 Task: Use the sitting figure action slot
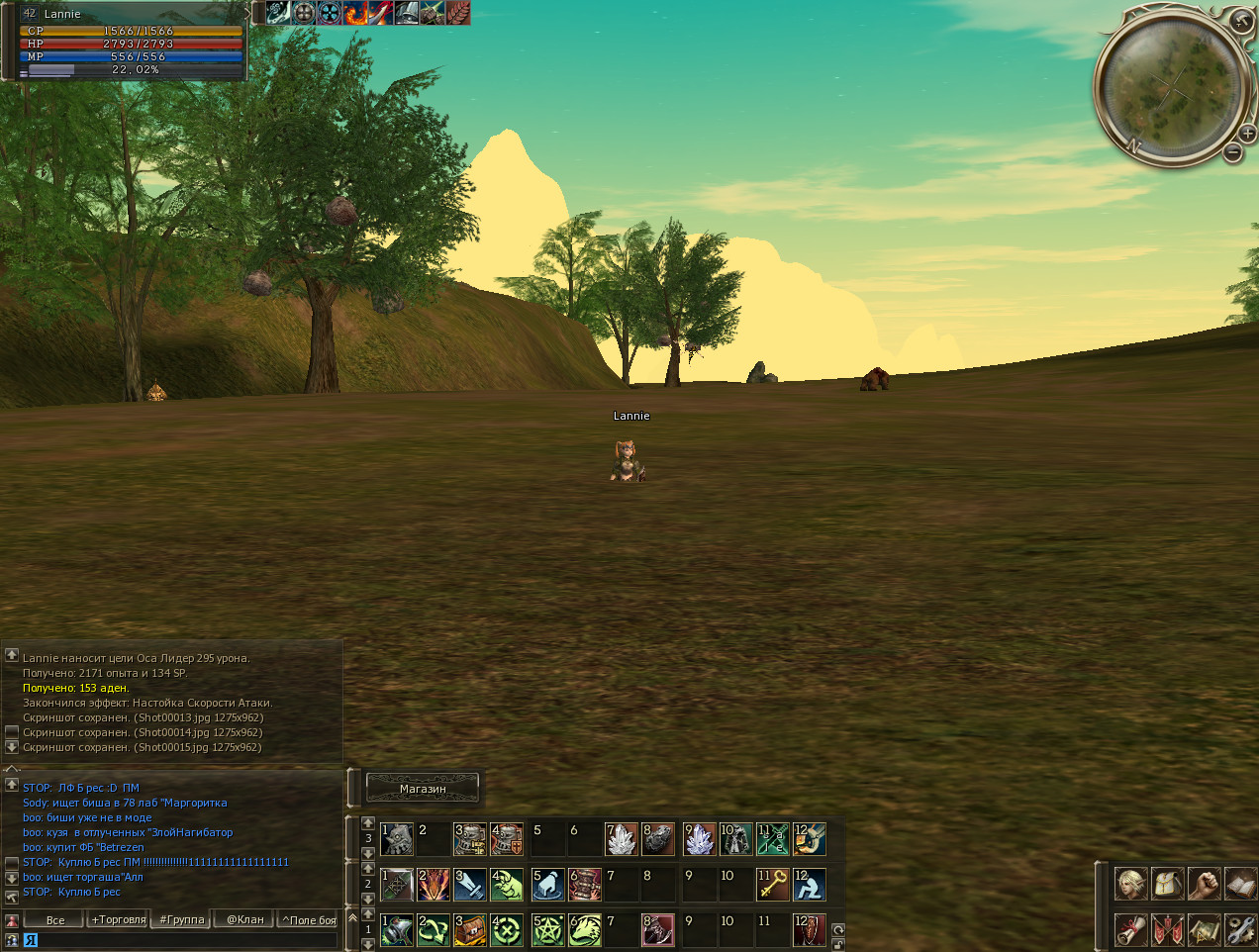pos(810,884)
